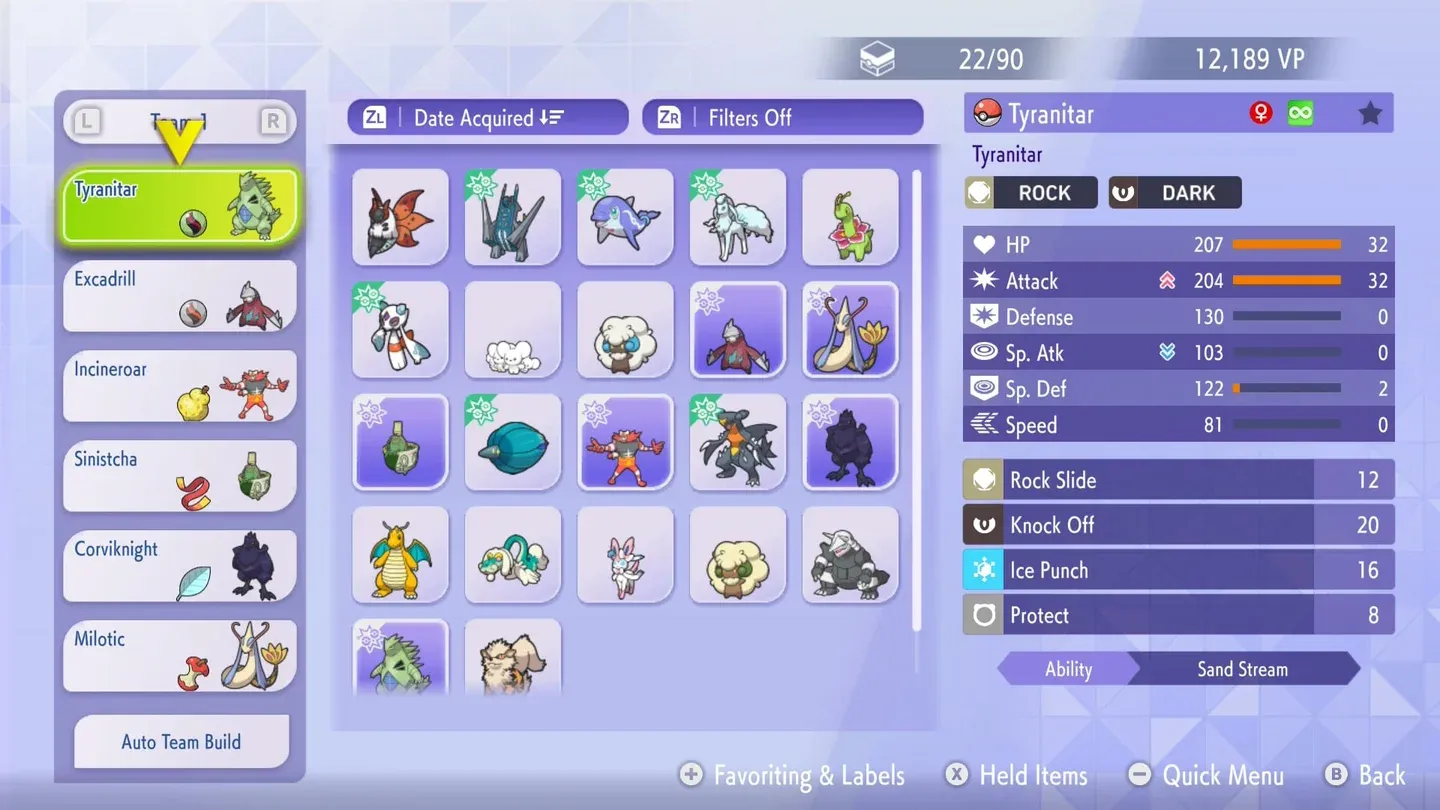Open the ZL Date Acquired sort options

[x=487, y=117]
